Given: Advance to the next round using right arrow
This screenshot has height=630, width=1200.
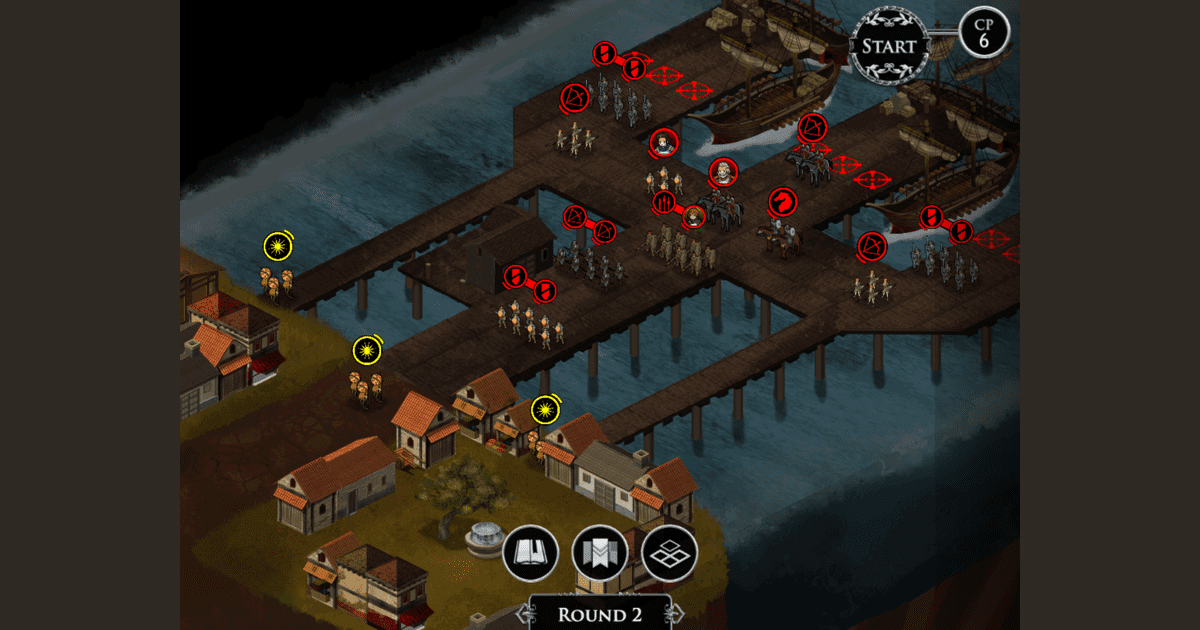Looking at the screenshot, I should [x=677, y=612].
